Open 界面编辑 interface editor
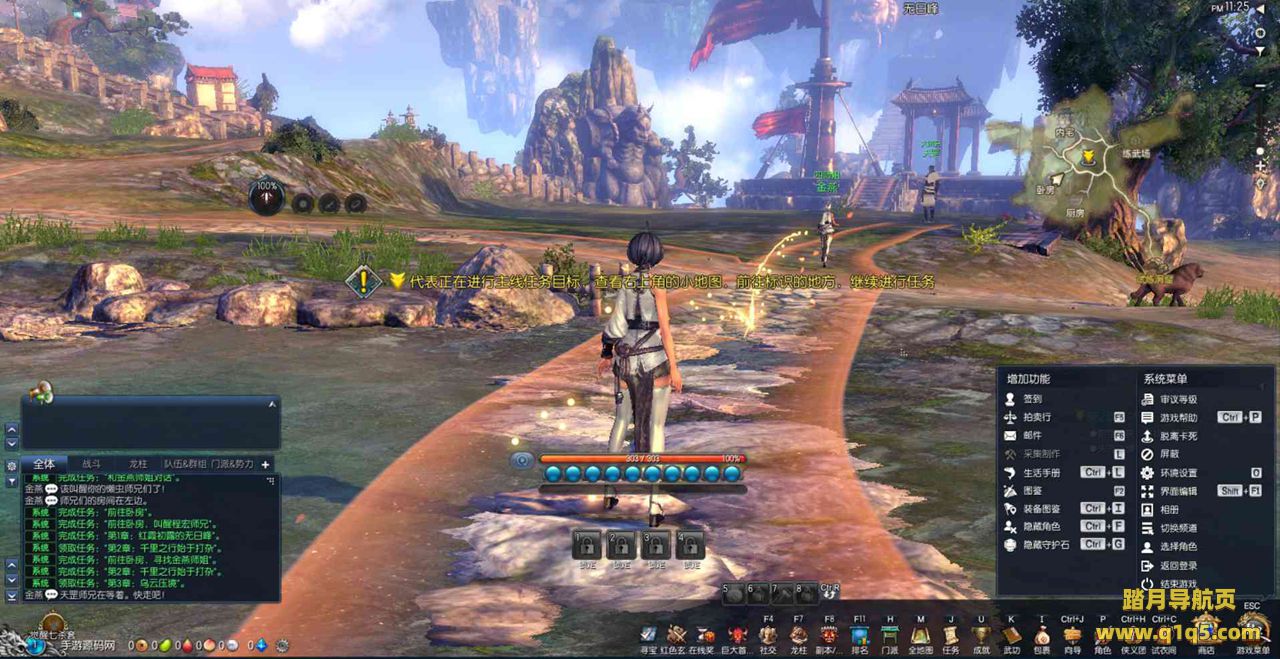 [1178, 491]
